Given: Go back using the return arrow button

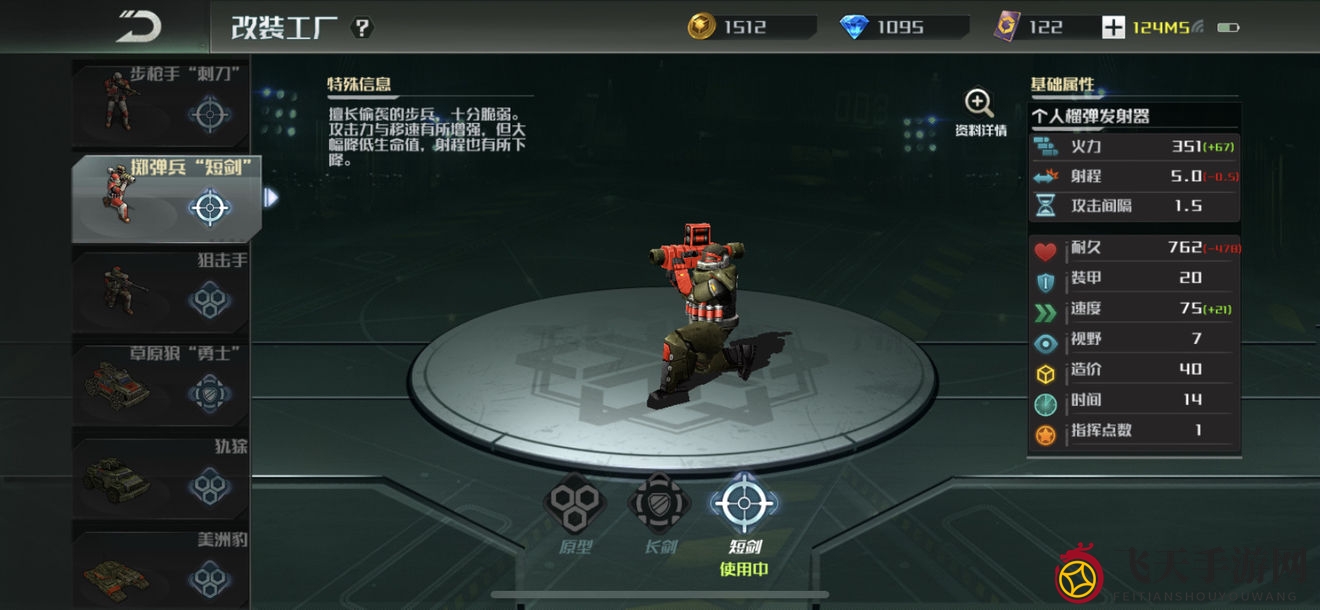Looking at the screenshot, I should click(138, 27).
